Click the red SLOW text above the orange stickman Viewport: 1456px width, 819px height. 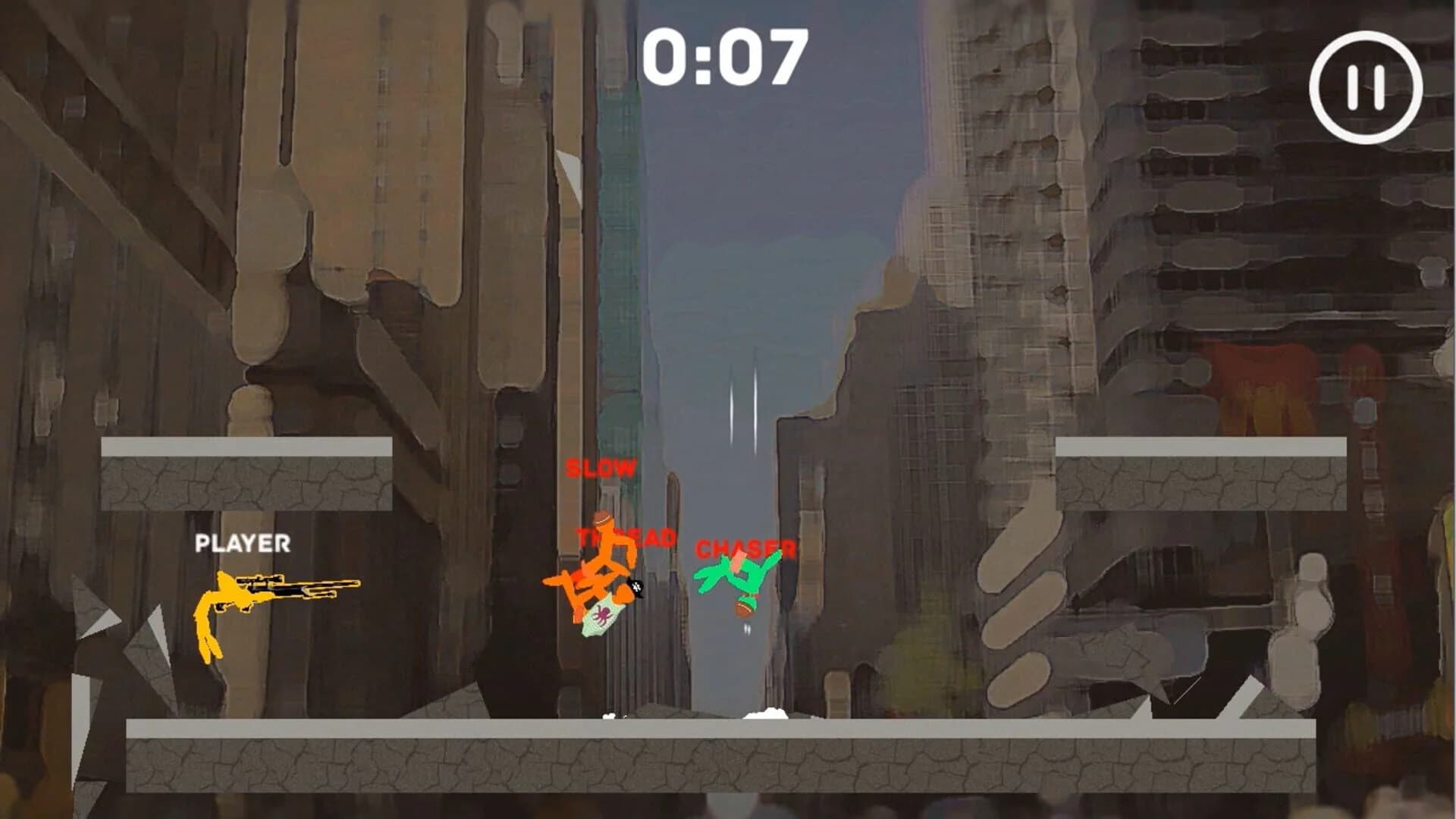601,469
